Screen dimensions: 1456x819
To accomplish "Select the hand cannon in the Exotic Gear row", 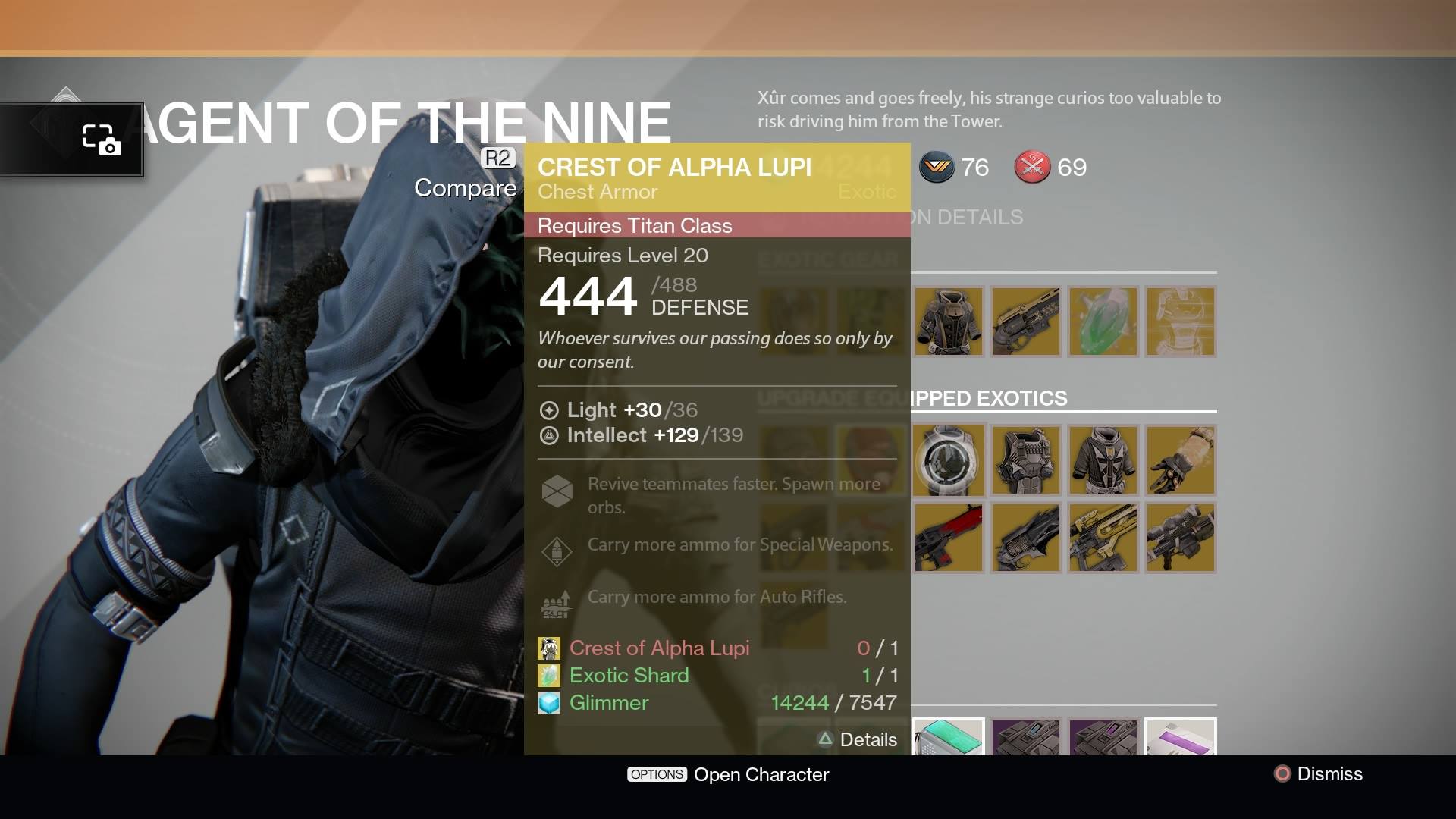I will coord(1026,322).
